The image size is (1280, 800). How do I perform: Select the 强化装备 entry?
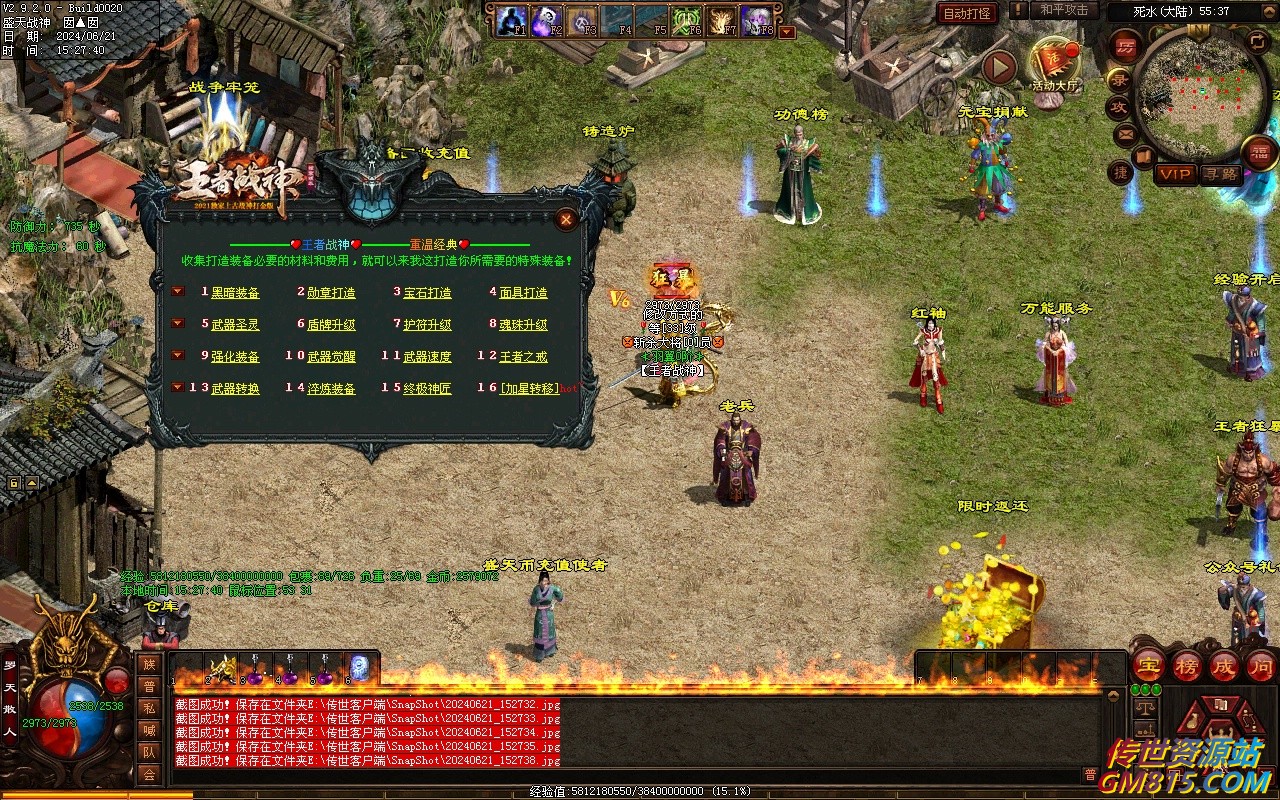pos(235,357)
